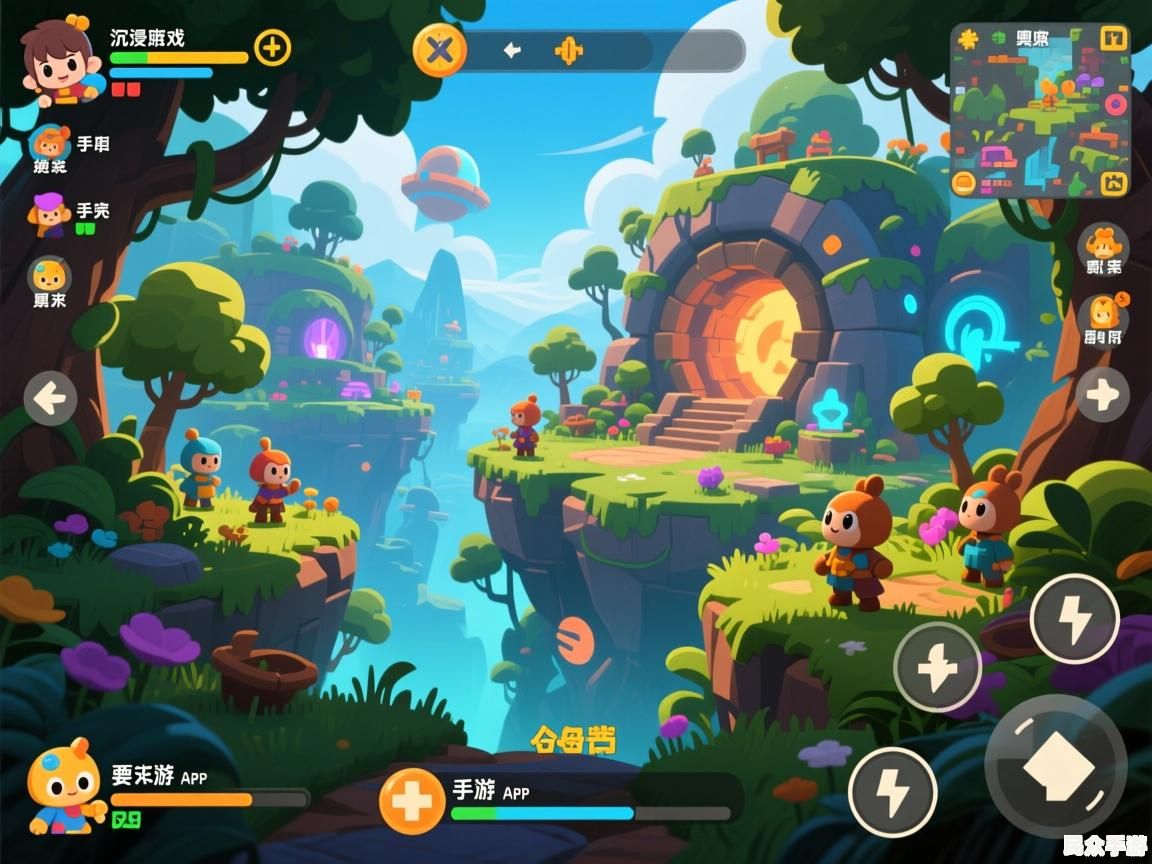Image resolution: width=1152 pixels, height=864 pixels.
Task: Hit the large diamond attack button
Action: pos(1056,766)
